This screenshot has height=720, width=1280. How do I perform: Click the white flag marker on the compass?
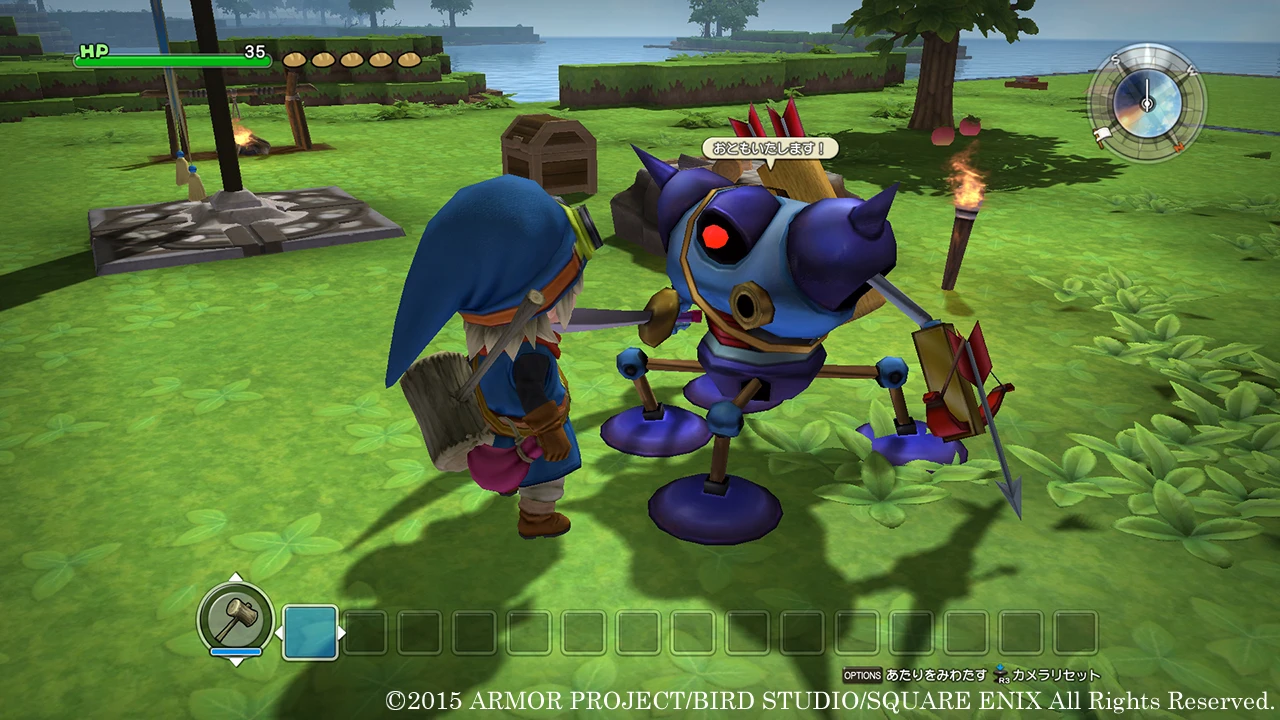[x=1102, y=133]
